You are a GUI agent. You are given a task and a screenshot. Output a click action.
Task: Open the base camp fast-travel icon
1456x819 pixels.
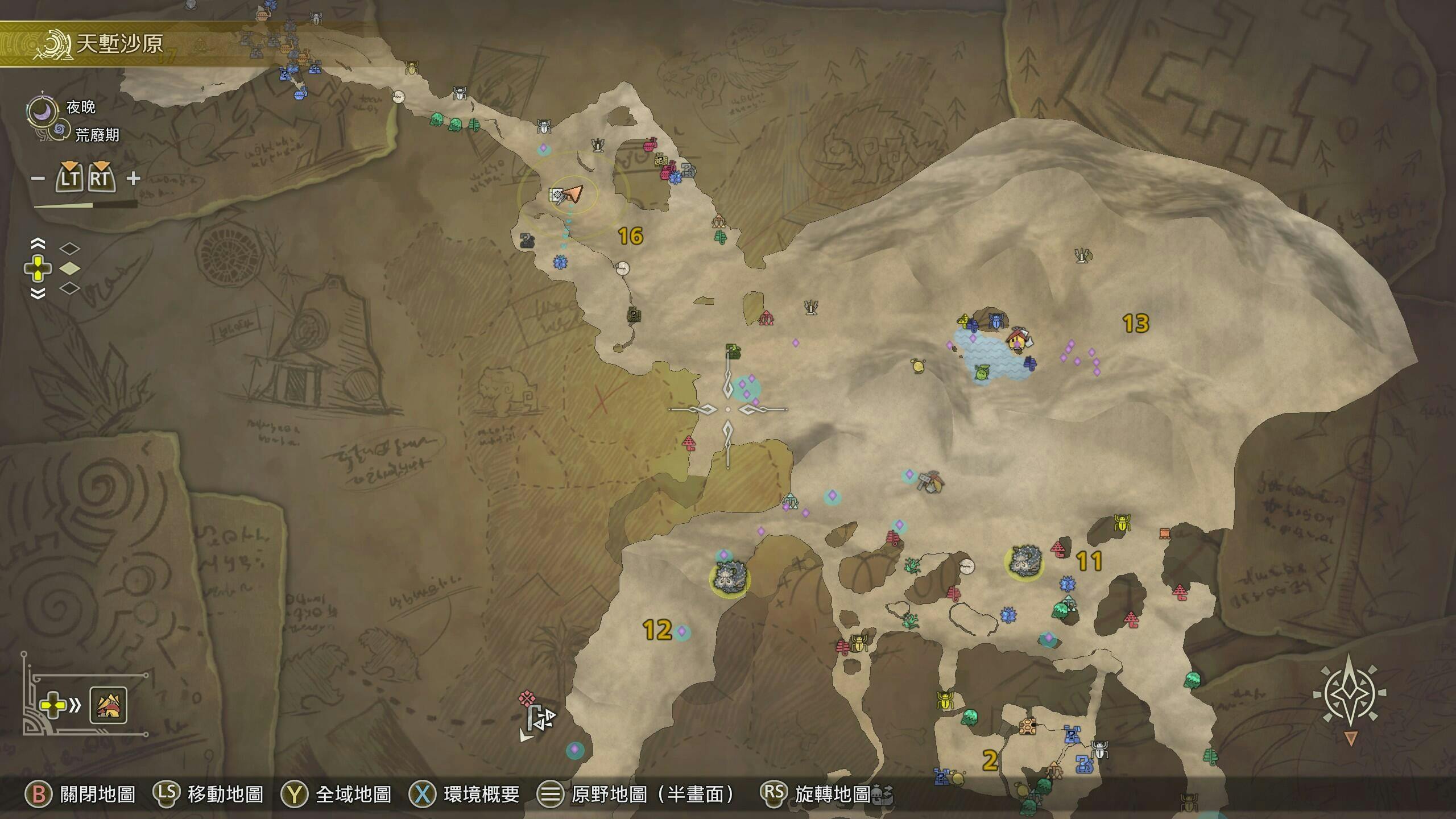(x=108, y=705)
